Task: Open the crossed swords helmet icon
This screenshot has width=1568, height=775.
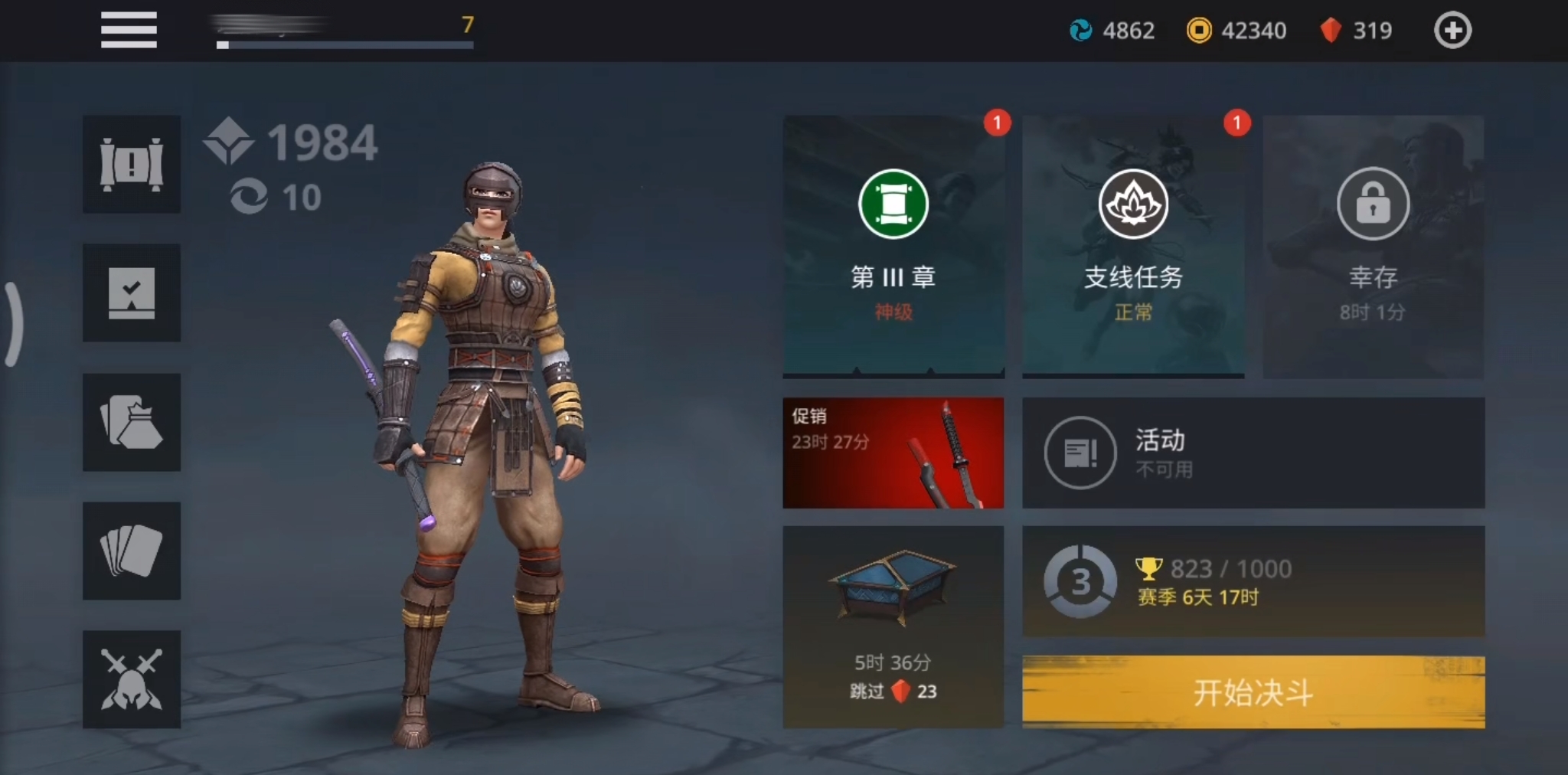Action: (x=132, y=679)
